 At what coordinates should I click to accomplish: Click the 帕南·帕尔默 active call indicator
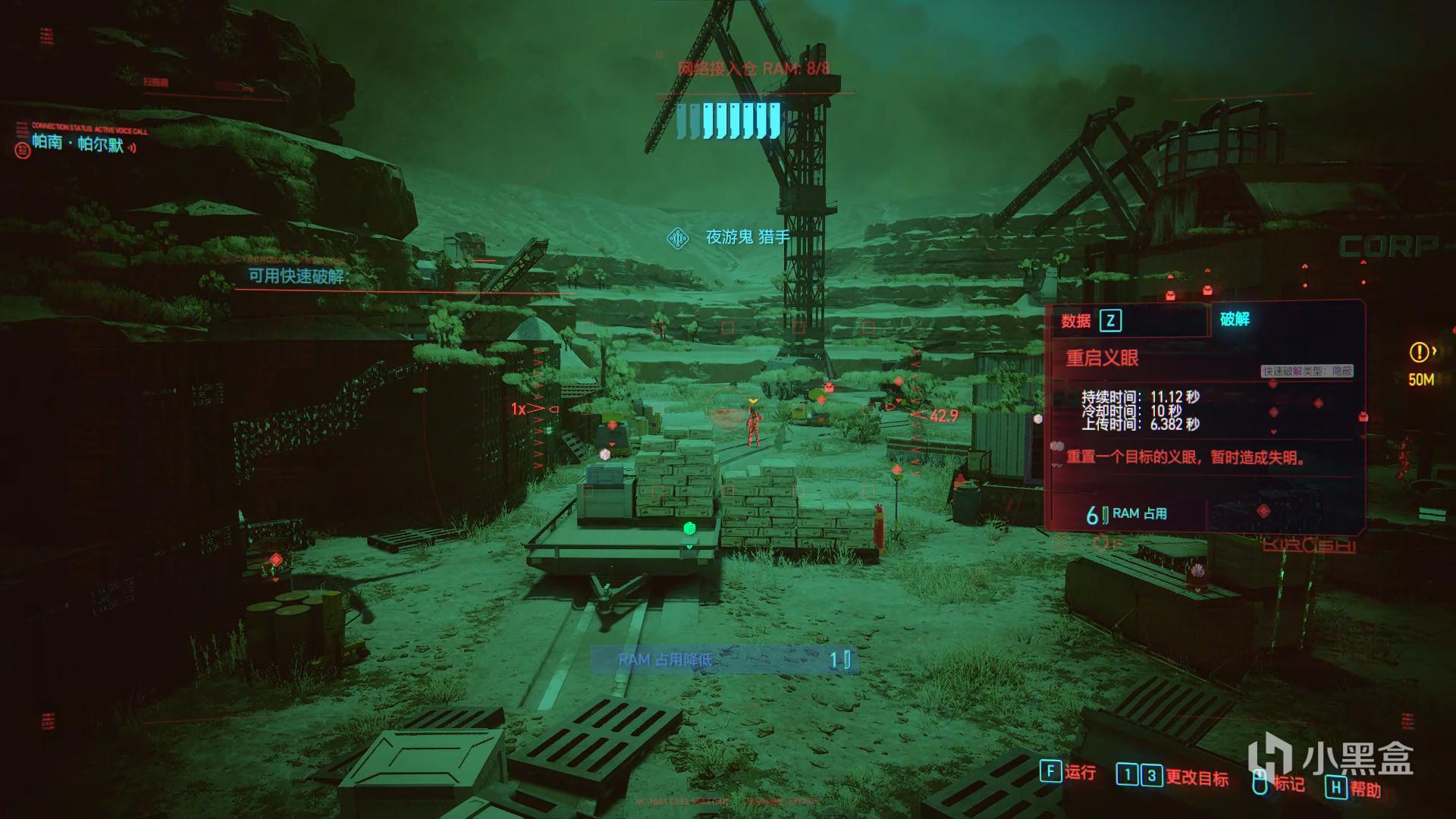[77, 143]
